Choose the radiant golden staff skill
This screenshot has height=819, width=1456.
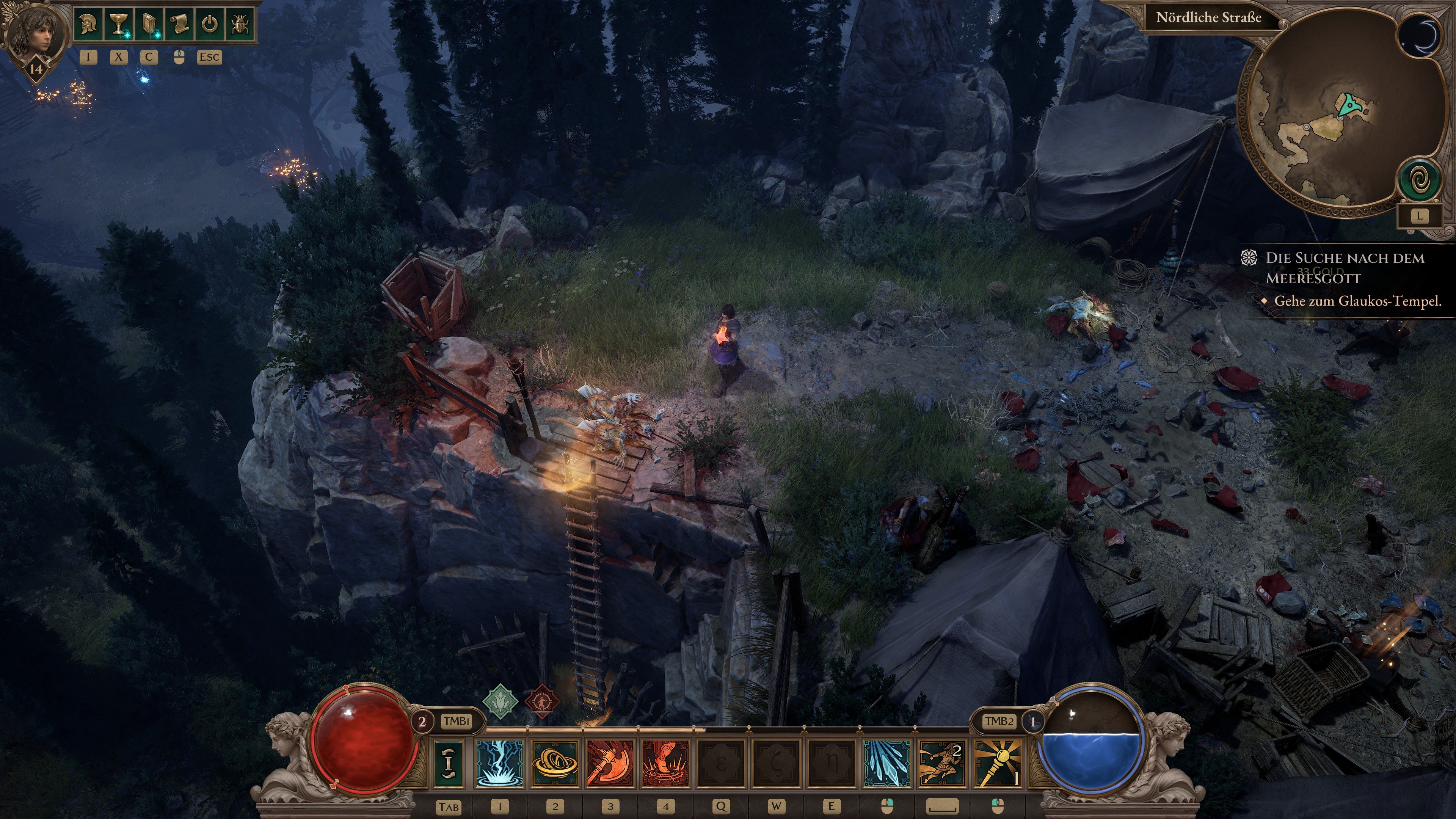coord(998,763)
